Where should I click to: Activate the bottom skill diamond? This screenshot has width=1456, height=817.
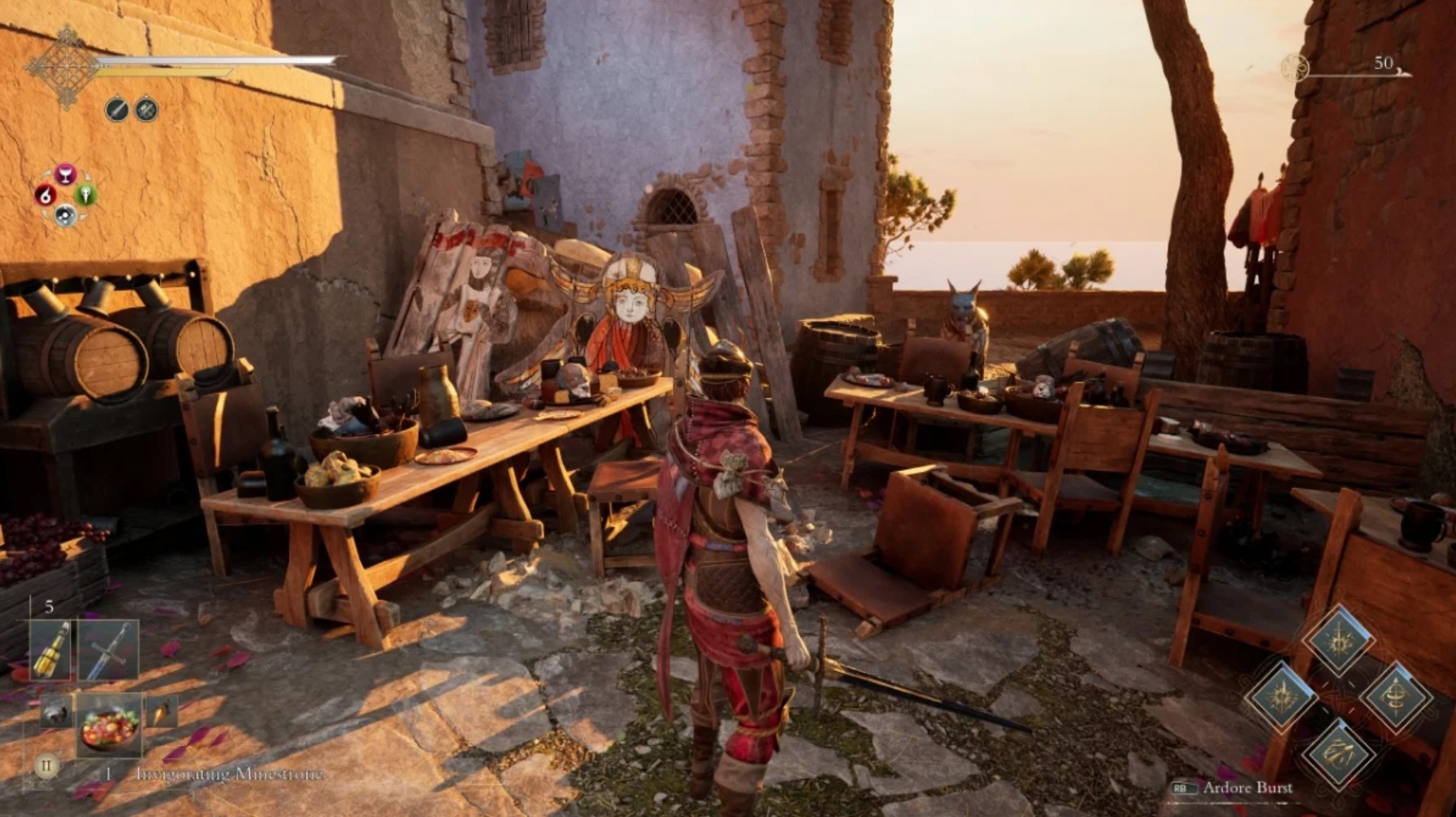click(1337, 752)
